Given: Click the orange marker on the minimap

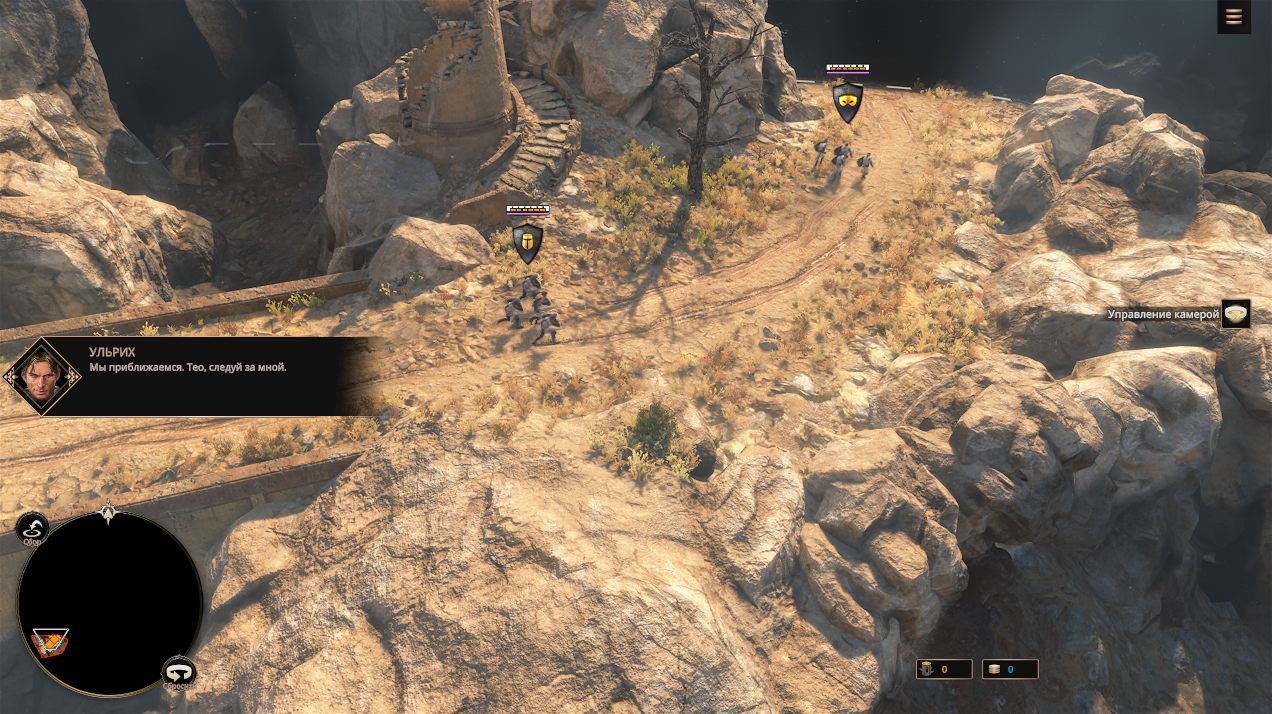Looking at the screenshot, I should (x=50, y=642).
